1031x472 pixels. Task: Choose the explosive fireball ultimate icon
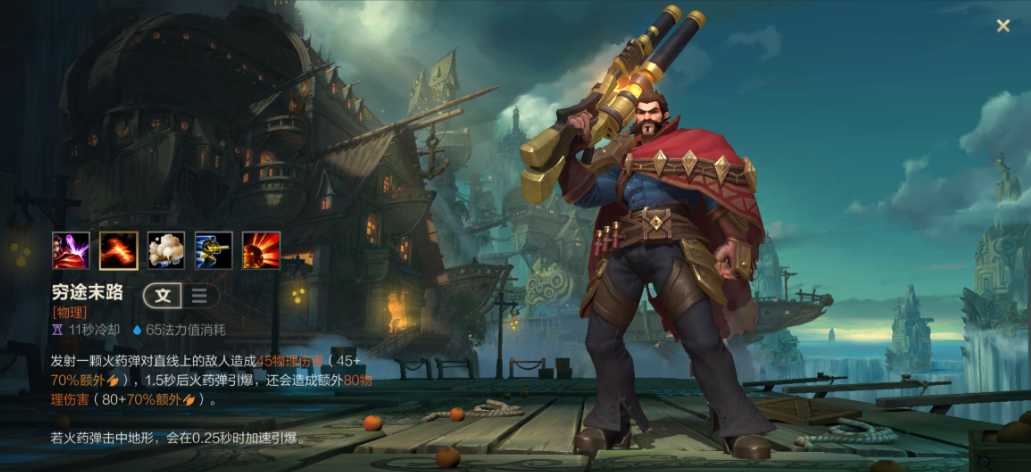click(x=261, y=250)
